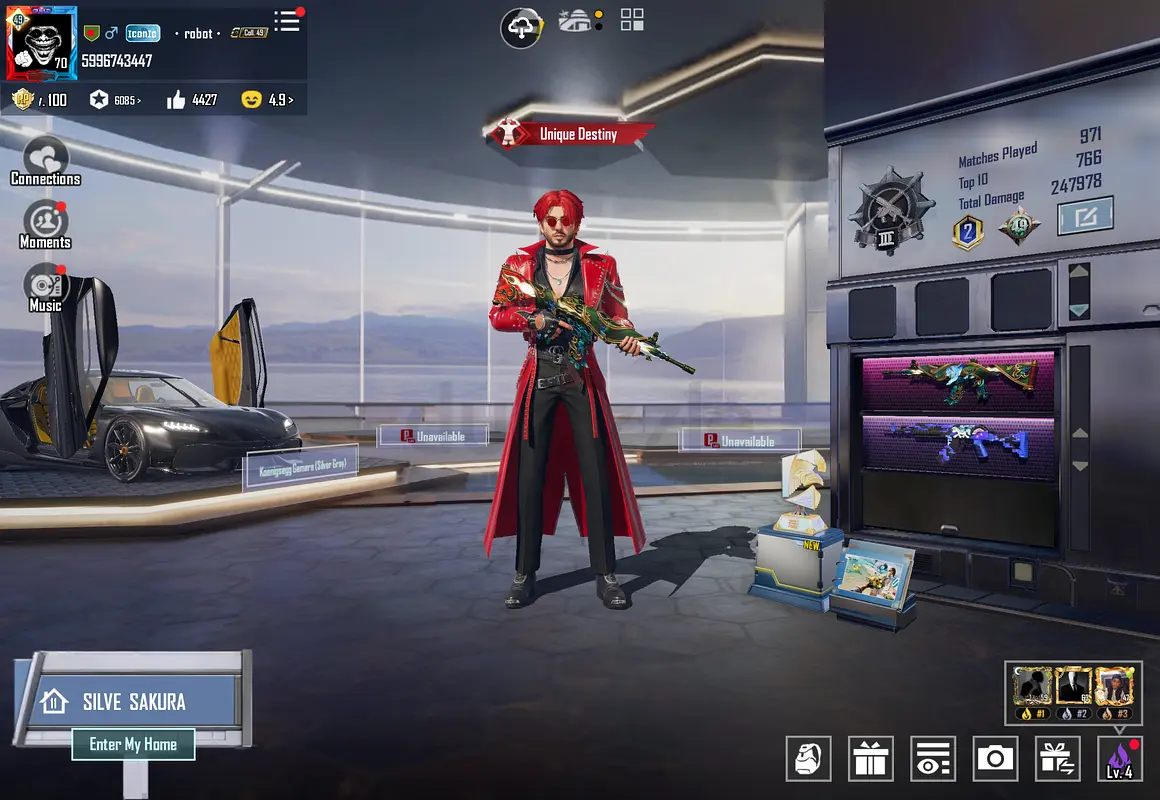Open the #1 ranked player's portrait
This screenshot has height=800, width=1160.
click(x=1031, y=688)
